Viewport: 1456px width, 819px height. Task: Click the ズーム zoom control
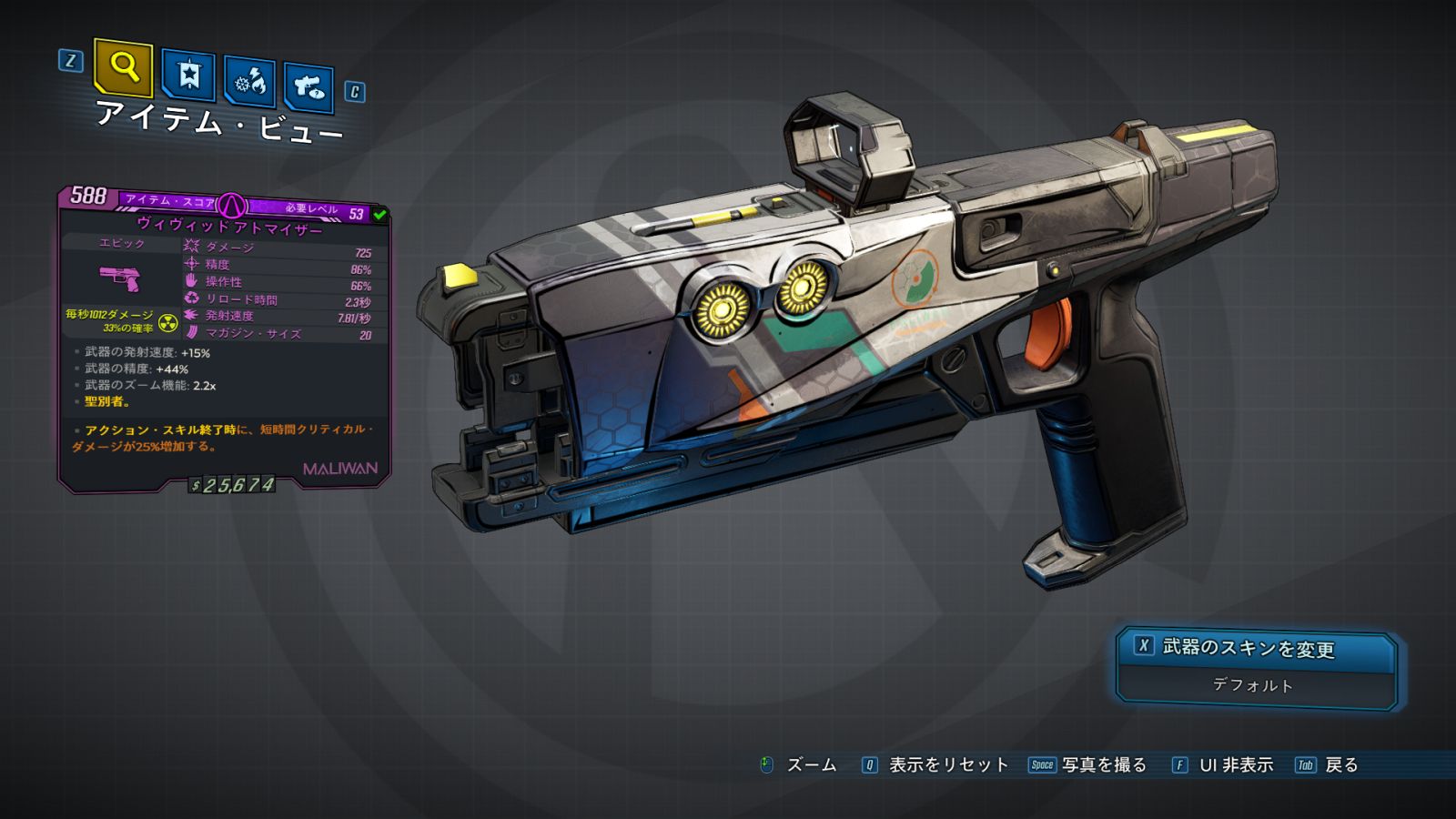point(799,765)
